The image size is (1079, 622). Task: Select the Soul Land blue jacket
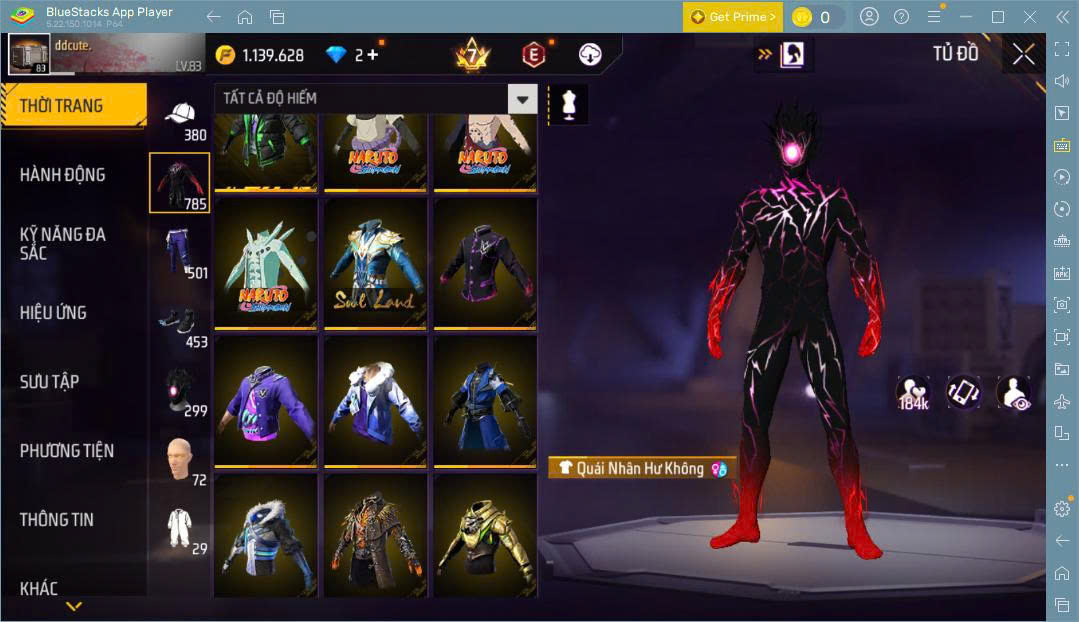pyautogui.click(x=375, y=265)
